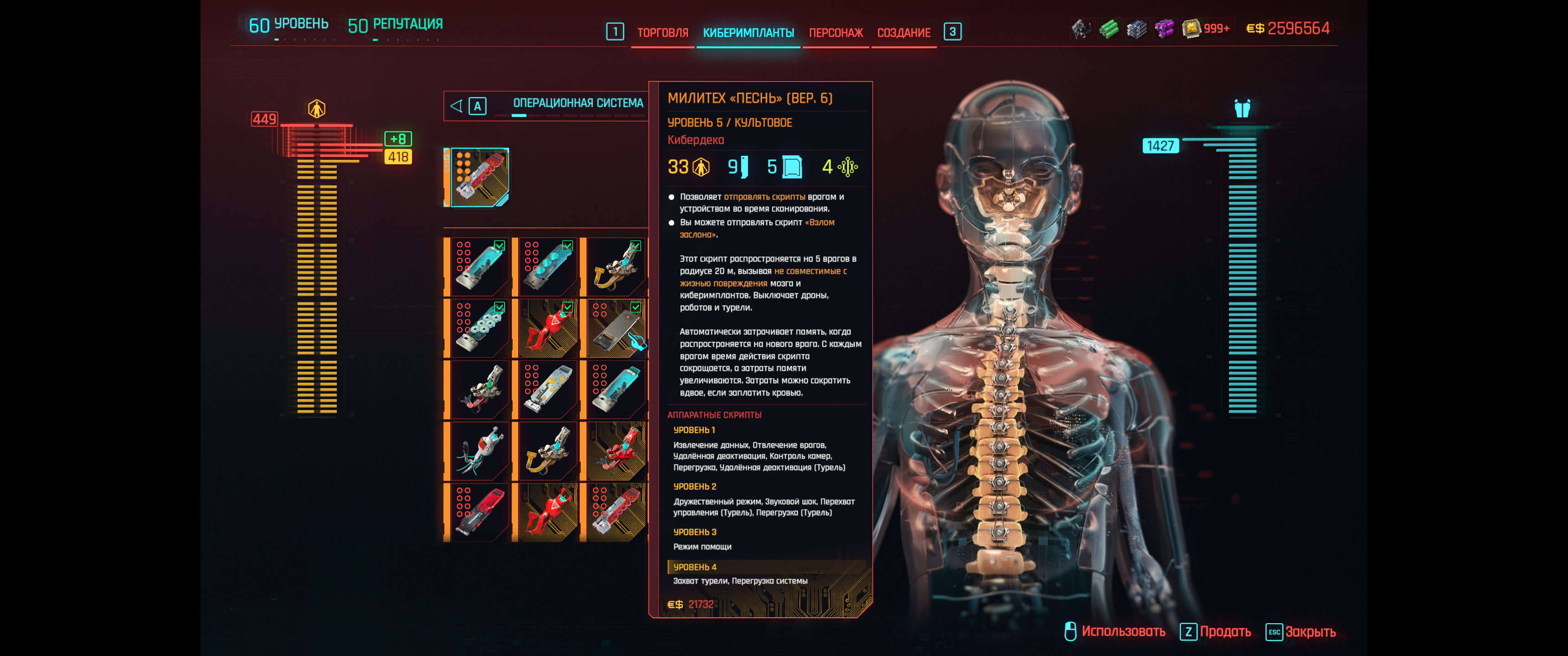1568x656 pixels.
Task: Sell the item with Продать
Action: click(x=1216, y=632)
